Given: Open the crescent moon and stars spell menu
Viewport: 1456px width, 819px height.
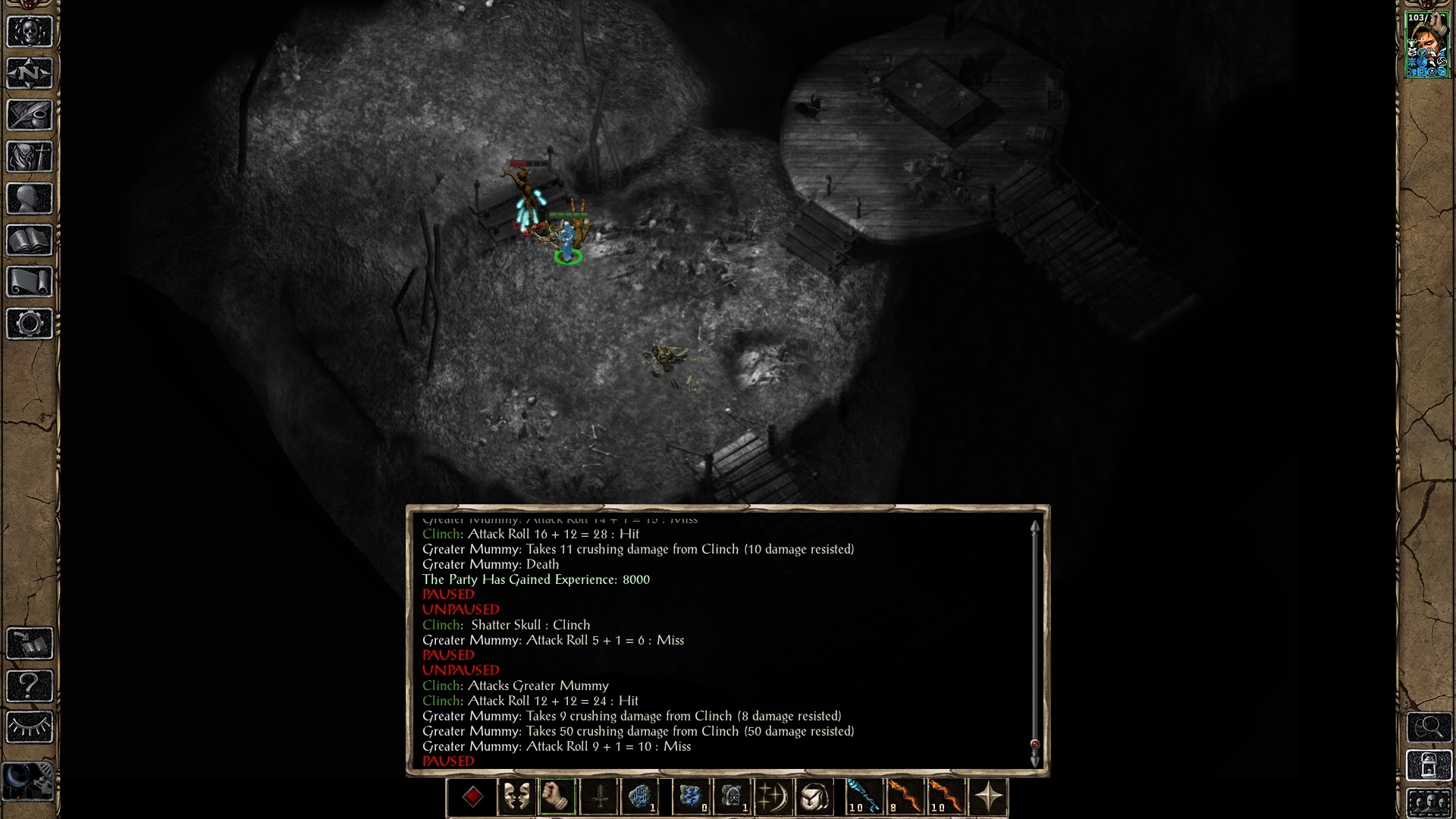Looking at the screenshot, I should point(773,797).
